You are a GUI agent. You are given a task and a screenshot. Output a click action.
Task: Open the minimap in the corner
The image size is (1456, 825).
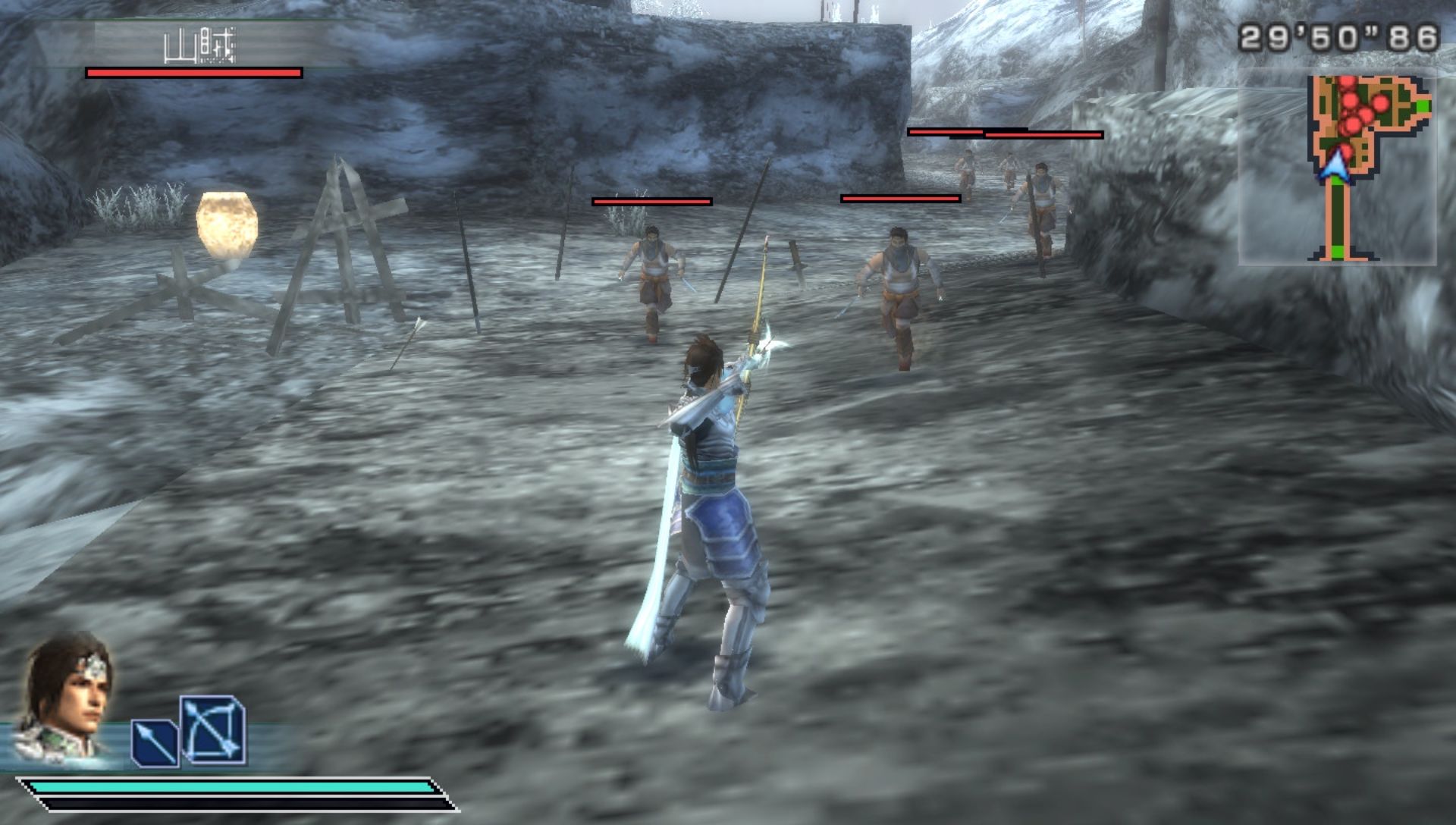click(x=1338, y=167)
